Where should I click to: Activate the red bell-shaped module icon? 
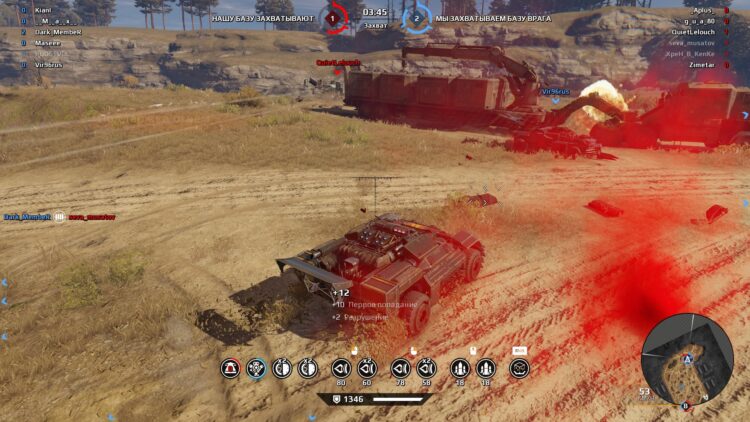tap(230, 368)
